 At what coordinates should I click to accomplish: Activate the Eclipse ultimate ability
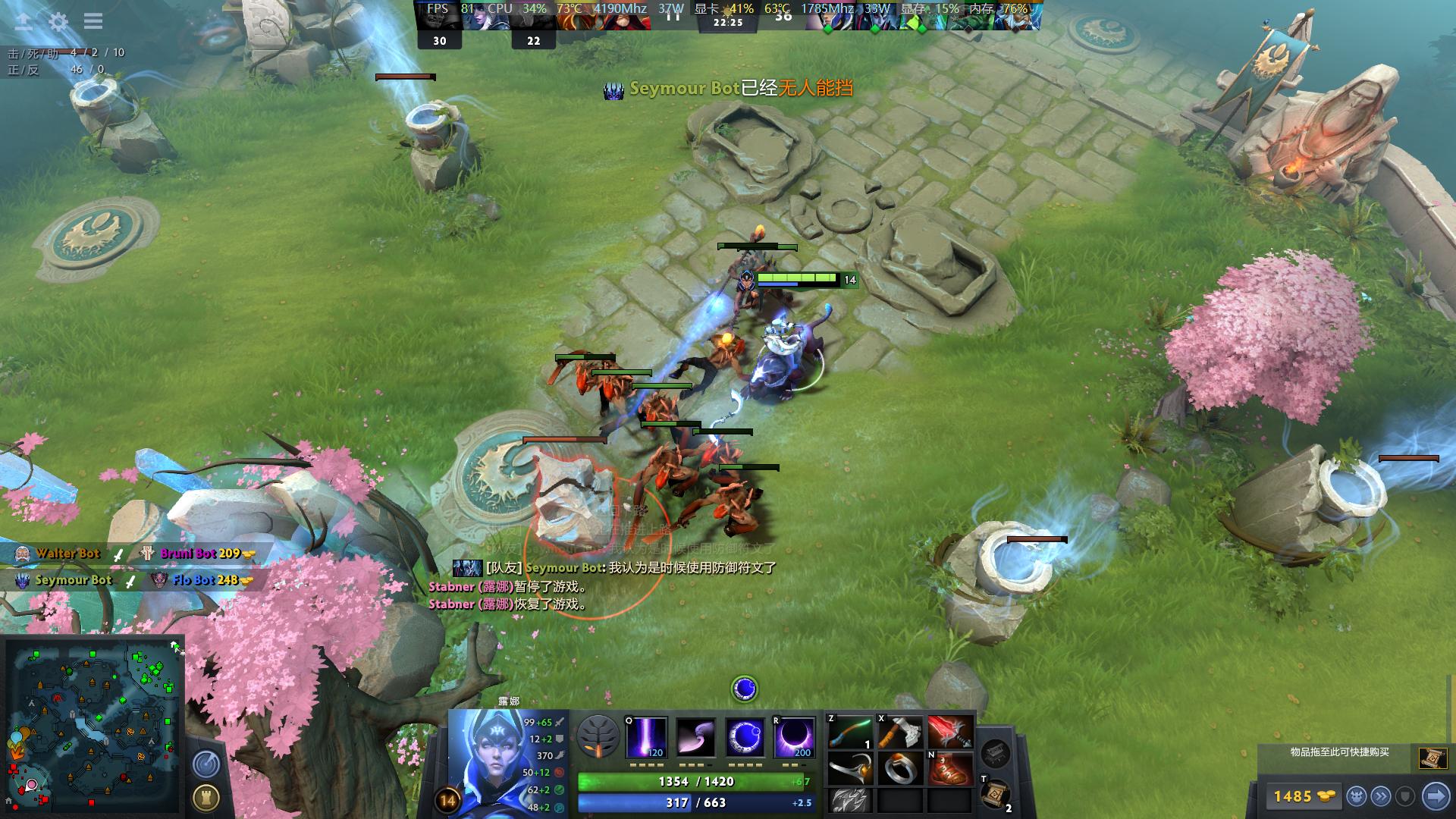pos(794,737)
